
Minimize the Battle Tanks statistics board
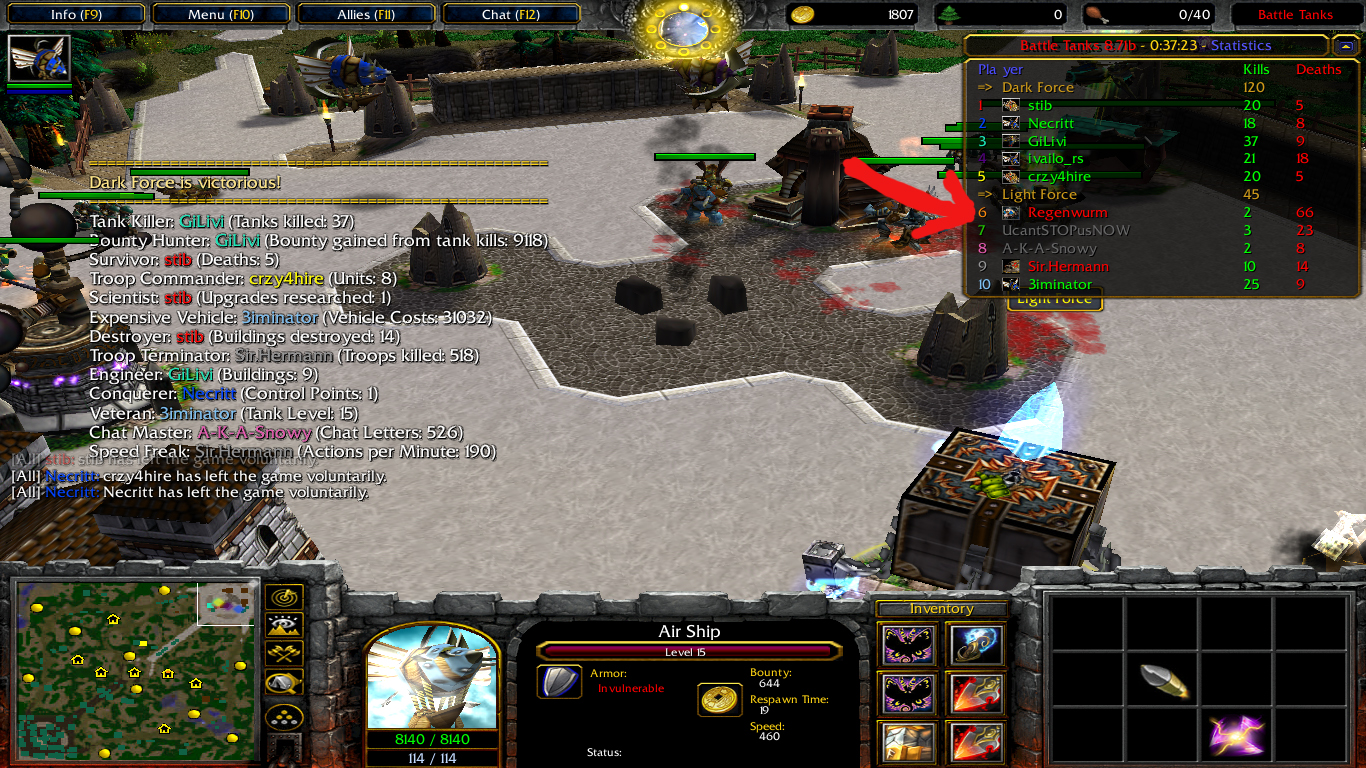(1344, 46)
